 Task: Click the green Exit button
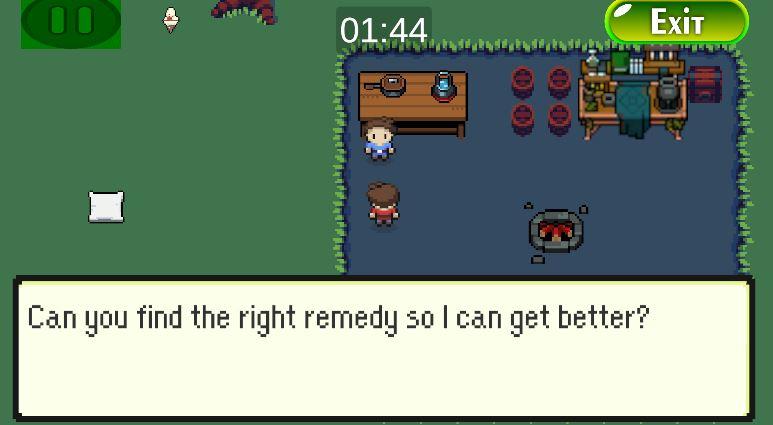click(x=677, y=22)
